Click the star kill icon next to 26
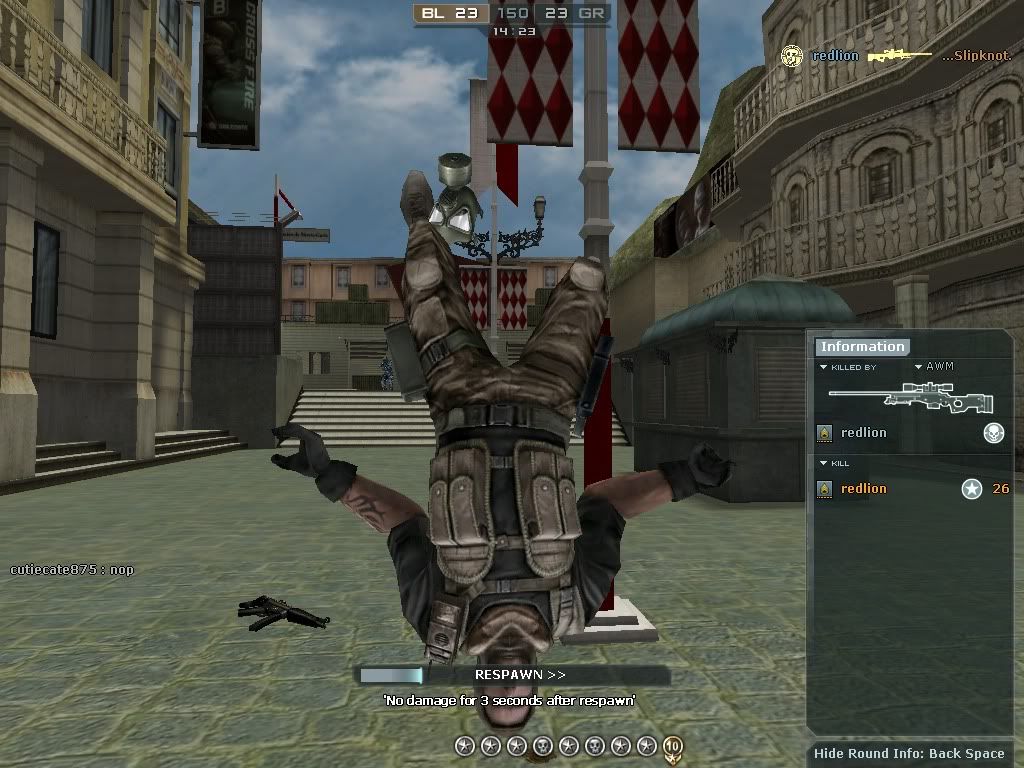This screenshot has height=768, width=1024. (x=971, y=489)
